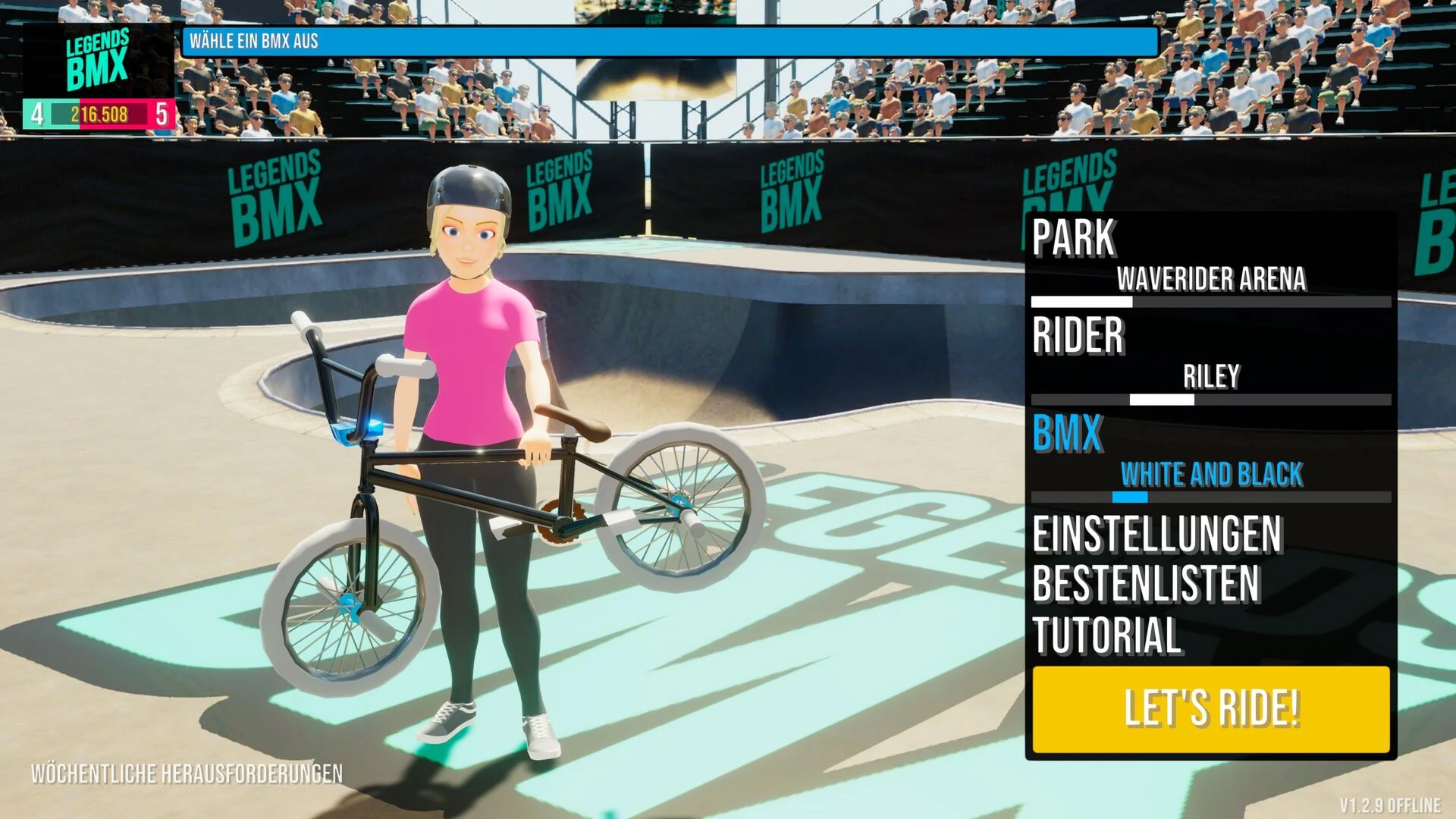
Task: Click the Waverider Arena park selection bar
Action: click(x=1210, y=301)
